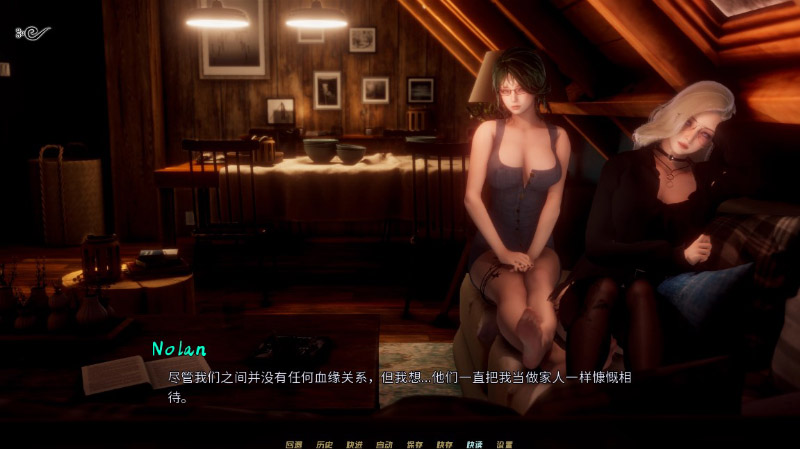
Task: Quick save with the 快存 button
Action: [x=444, y=444]
